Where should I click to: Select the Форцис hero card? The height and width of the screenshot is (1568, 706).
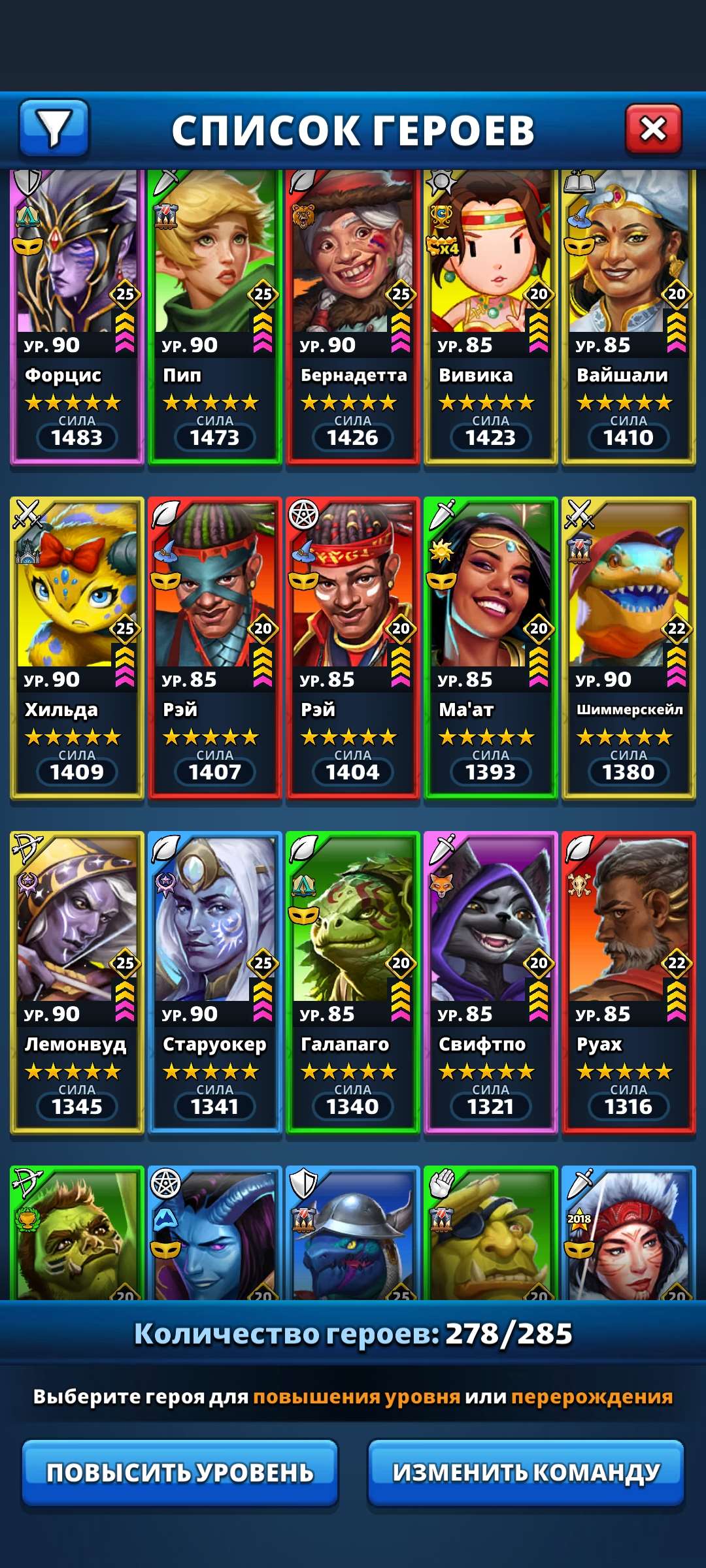coord(76,317)
